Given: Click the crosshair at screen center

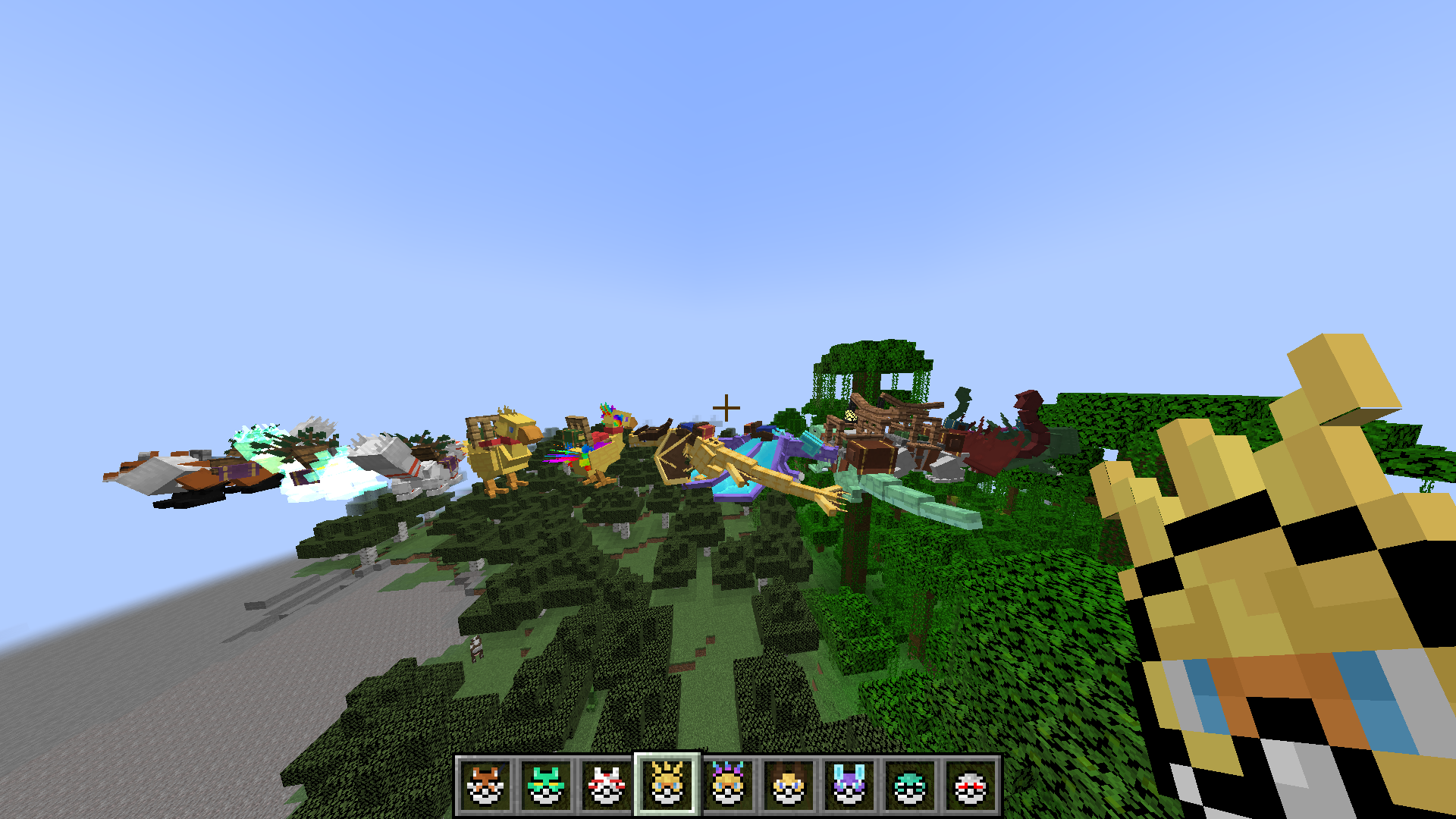Looking at the screenshot, I should point(727,407).
